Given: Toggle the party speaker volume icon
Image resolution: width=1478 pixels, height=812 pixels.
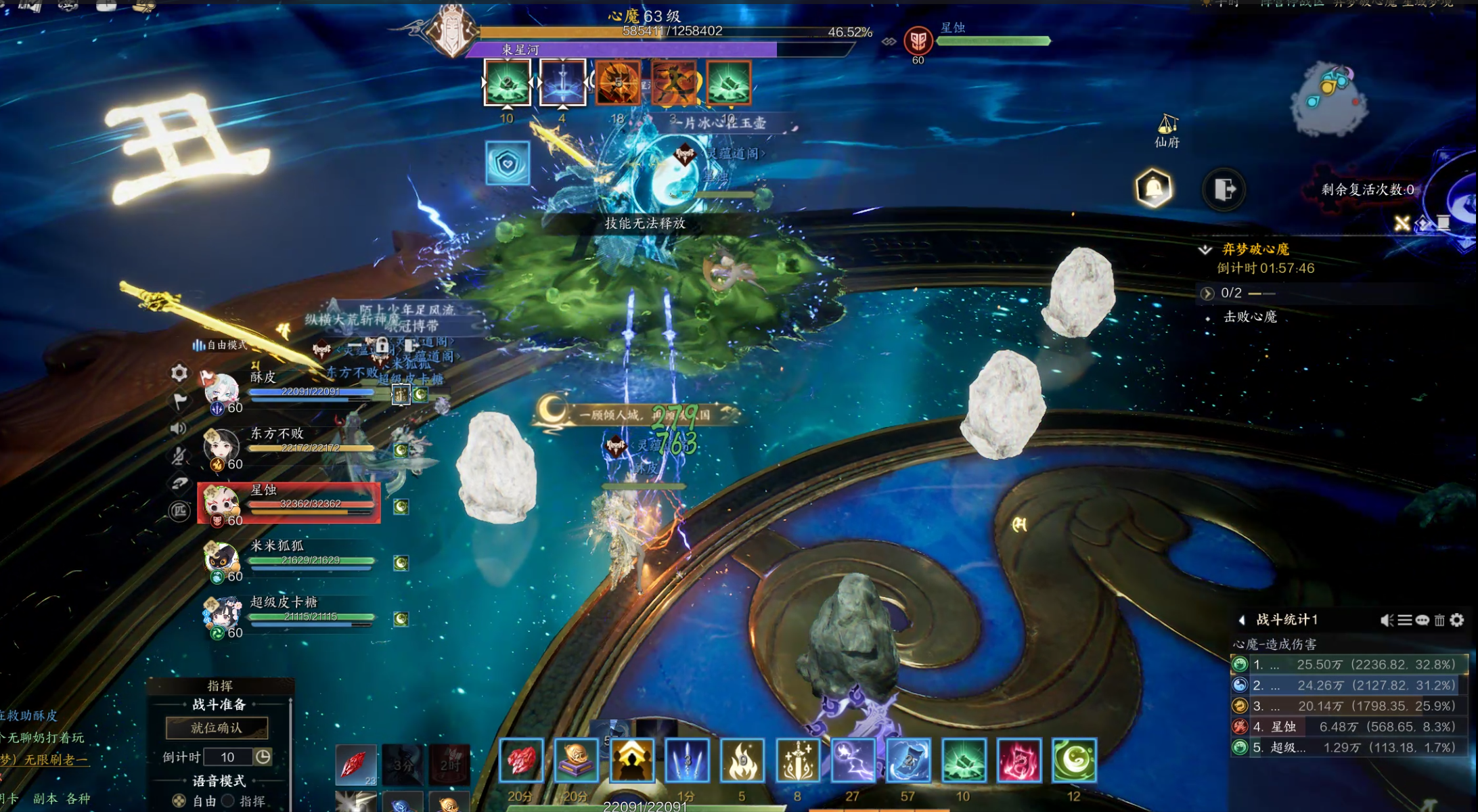Looking at the screenshot, I should click(179, 428).
